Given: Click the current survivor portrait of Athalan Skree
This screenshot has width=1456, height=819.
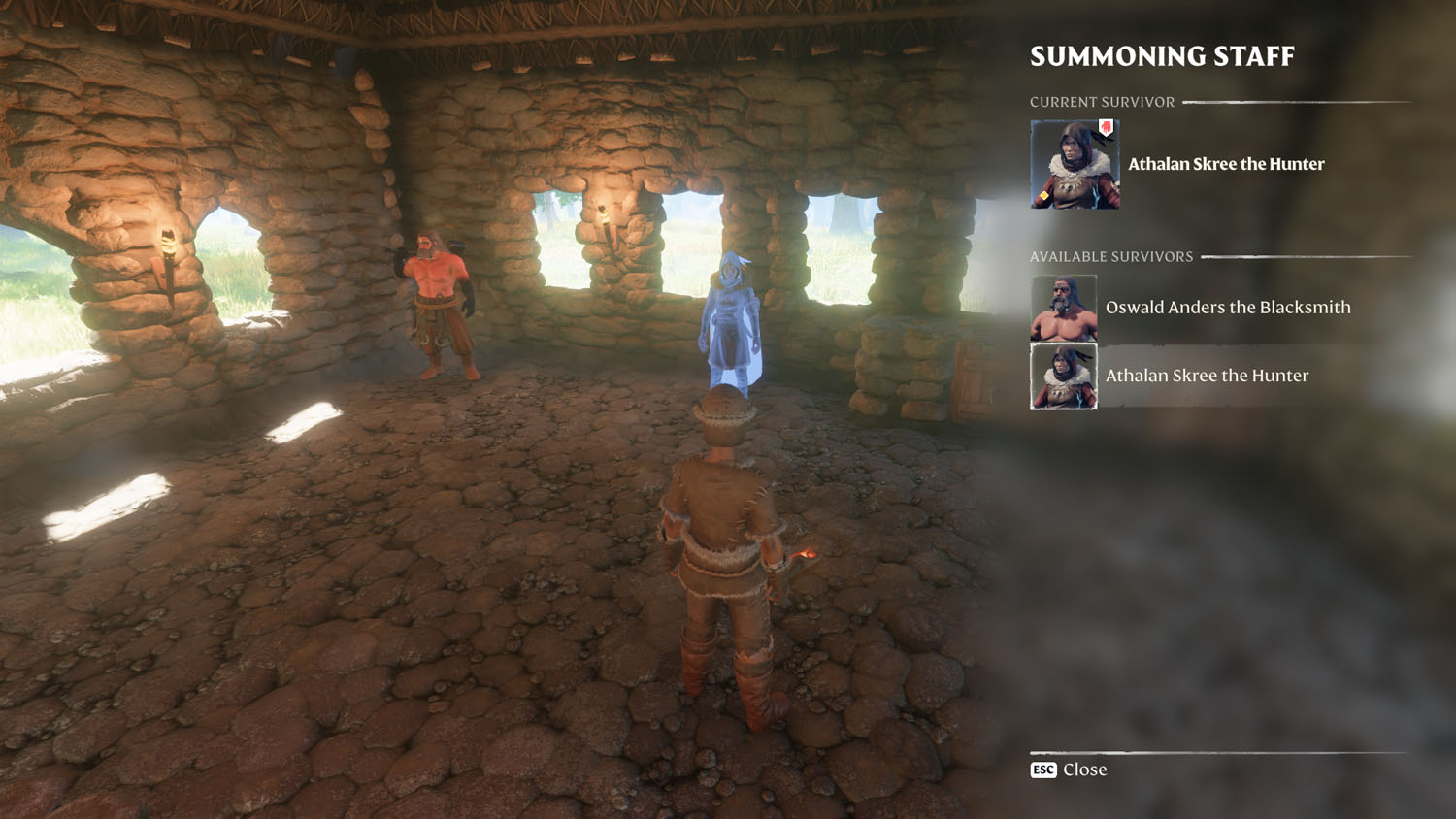Looking at the screenshot, I should 1075,164.
